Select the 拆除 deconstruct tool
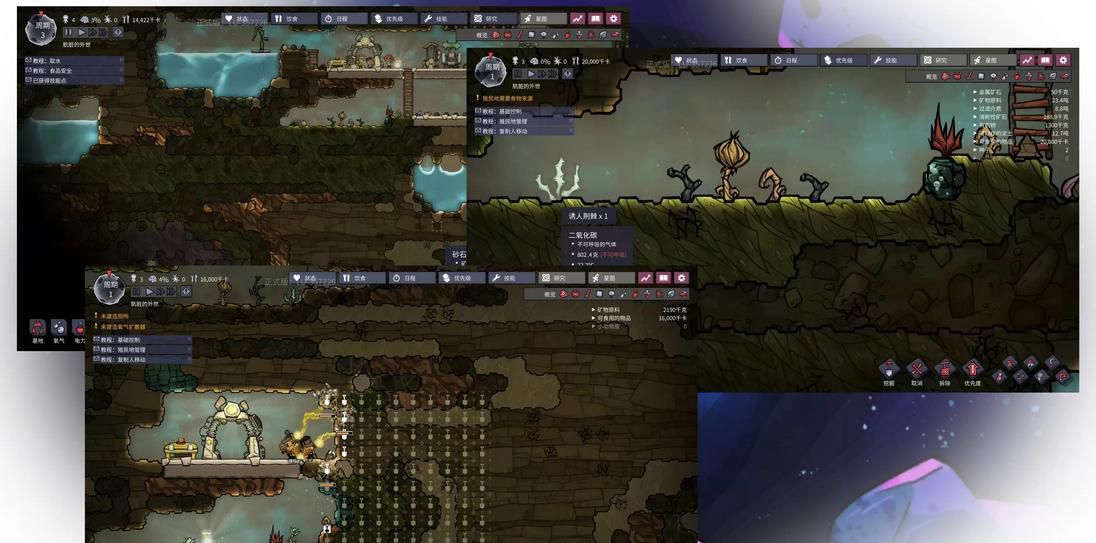The height and width of the screenshot is (543, 1096). (x=944, y=370)
